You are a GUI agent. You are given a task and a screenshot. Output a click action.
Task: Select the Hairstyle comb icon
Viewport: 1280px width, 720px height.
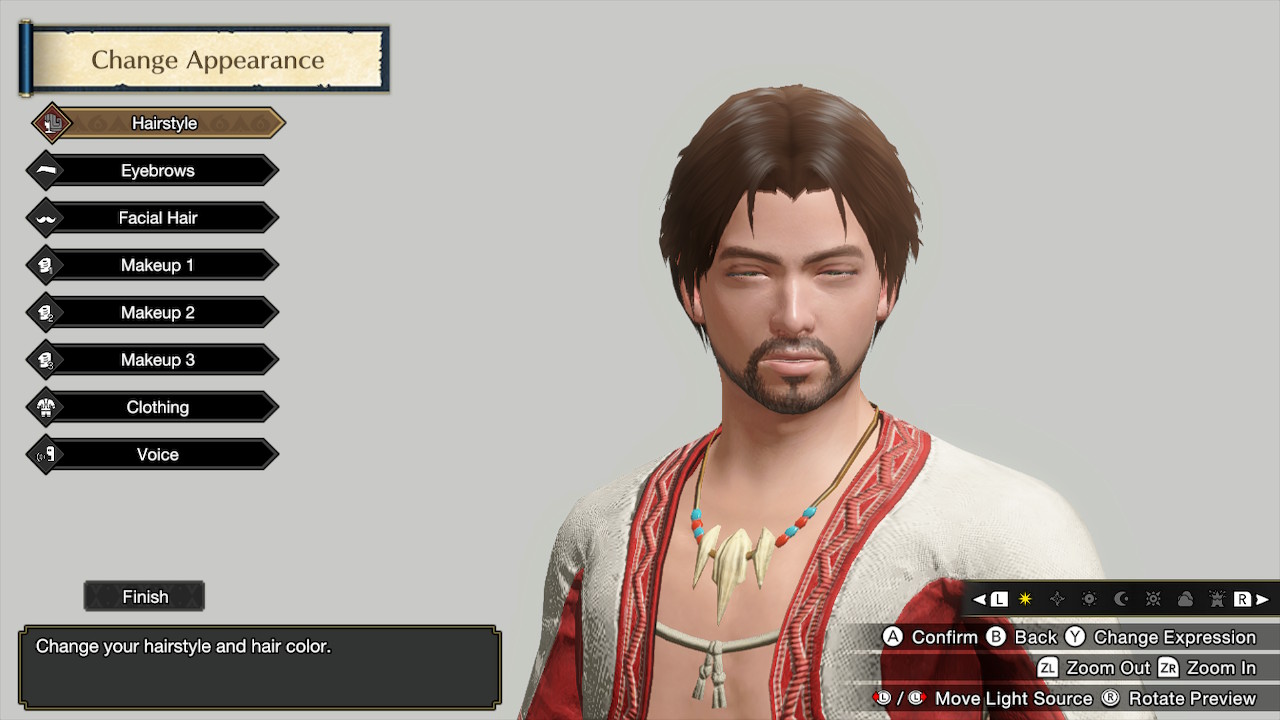click(x=50, y=122)
